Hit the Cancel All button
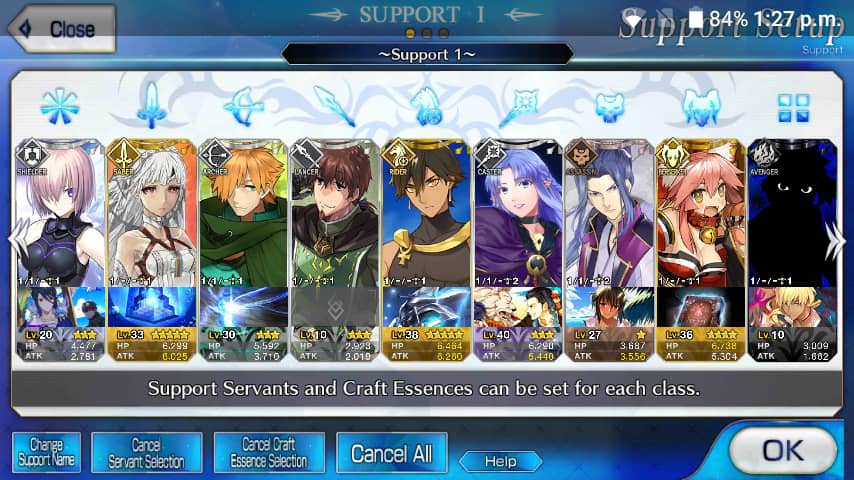Viewport: 854px width, 480px height. click(x=391, y=453)
